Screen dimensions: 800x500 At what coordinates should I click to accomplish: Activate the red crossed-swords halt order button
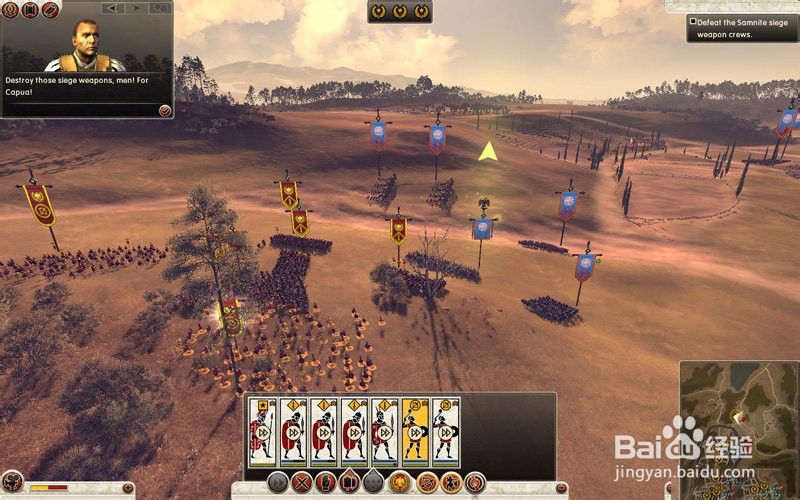(x=301, y=482)
